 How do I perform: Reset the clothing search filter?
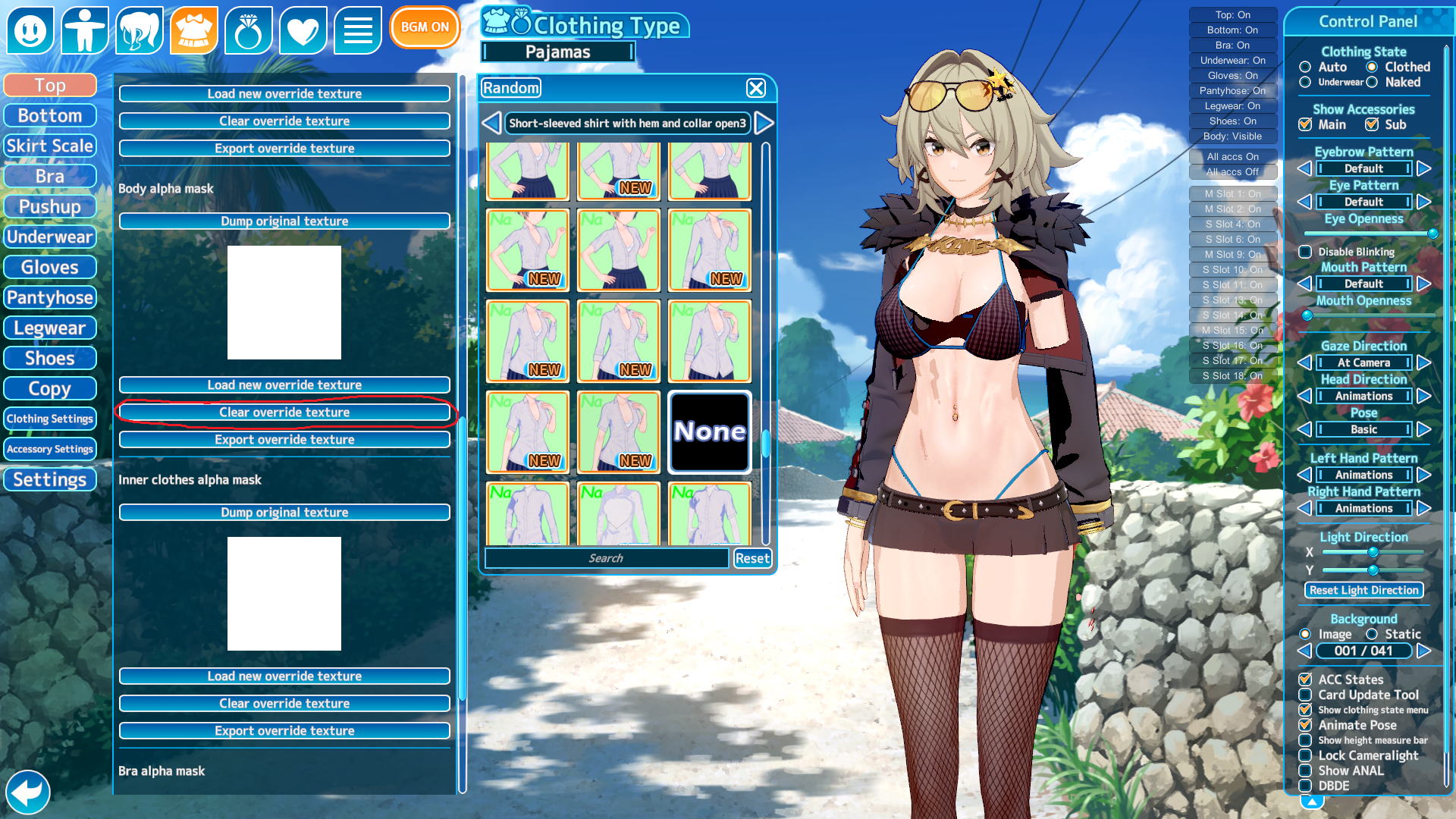click(x=752, y=559)
